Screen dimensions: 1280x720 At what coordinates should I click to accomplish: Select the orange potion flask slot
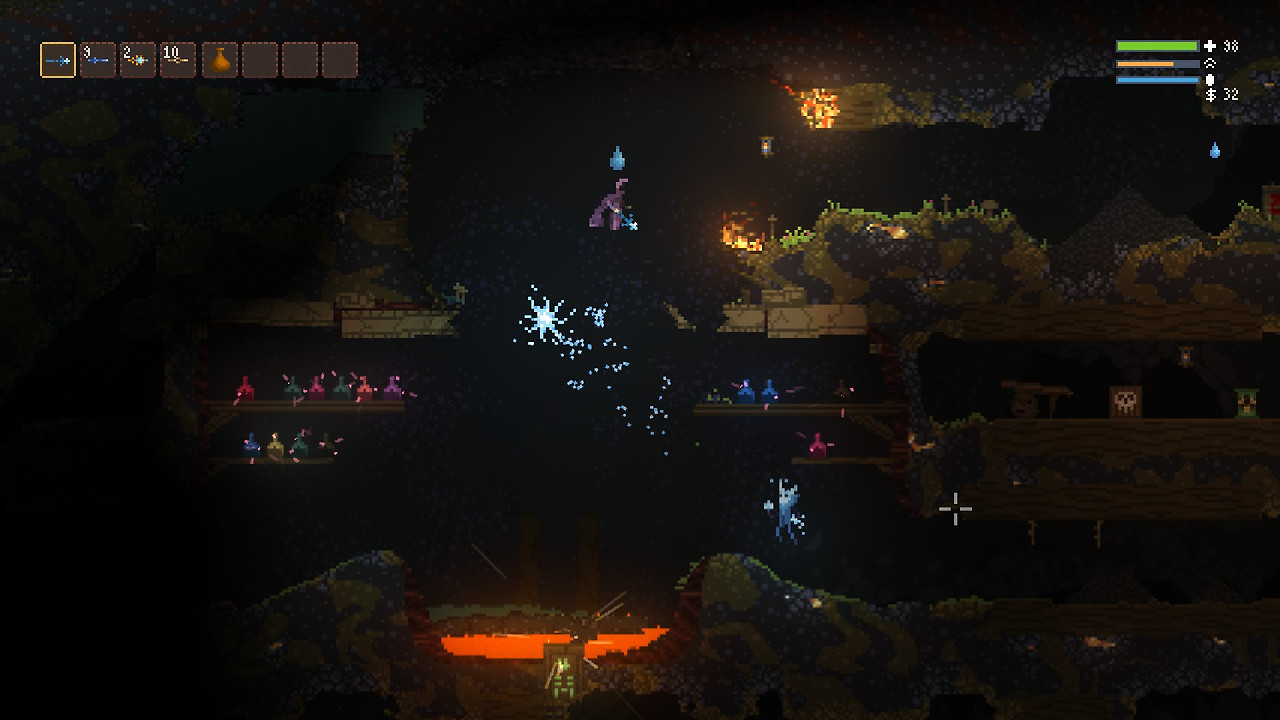220,60
